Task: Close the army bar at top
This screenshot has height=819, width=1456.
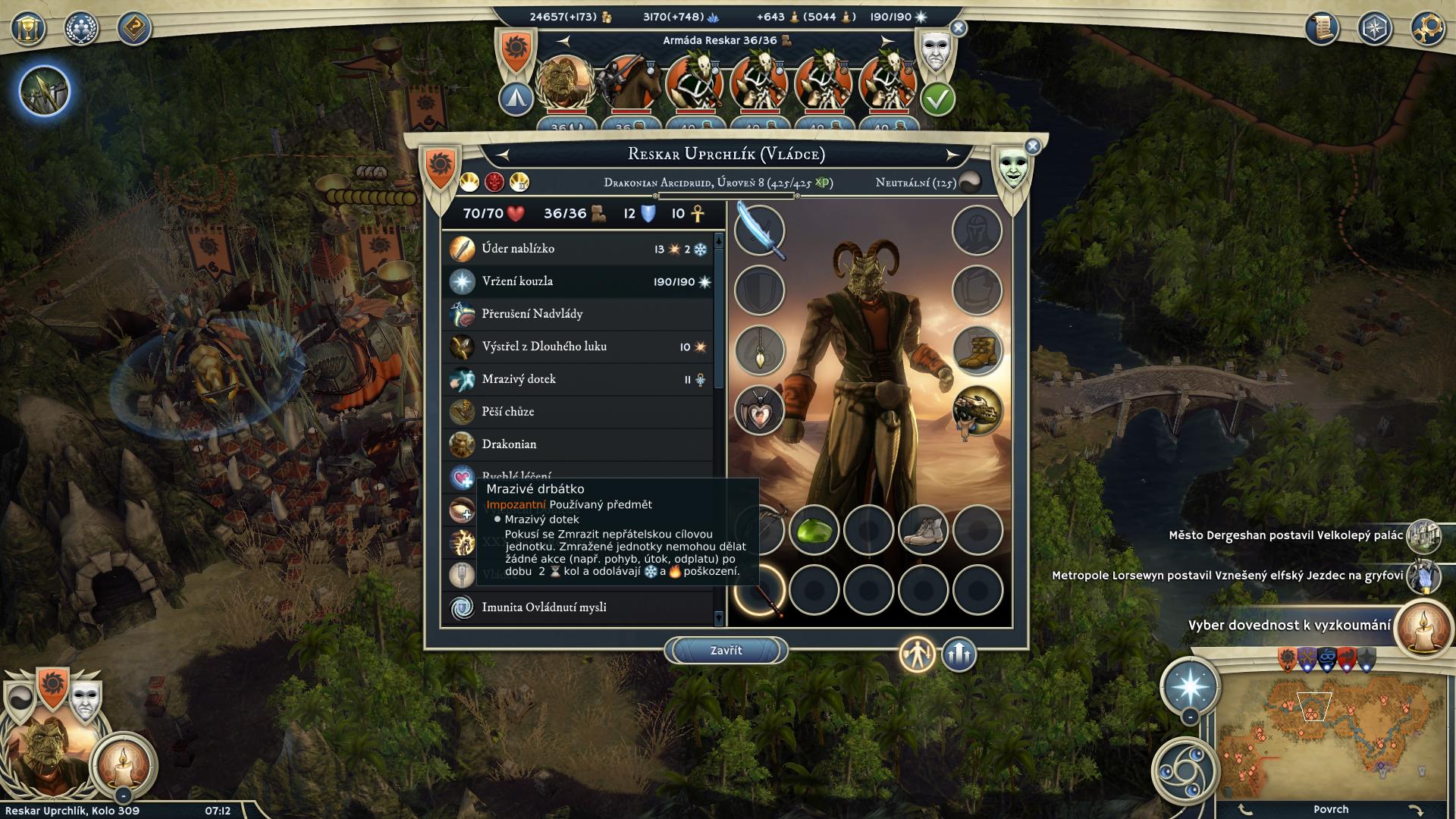Action: (x=959, y=29)
